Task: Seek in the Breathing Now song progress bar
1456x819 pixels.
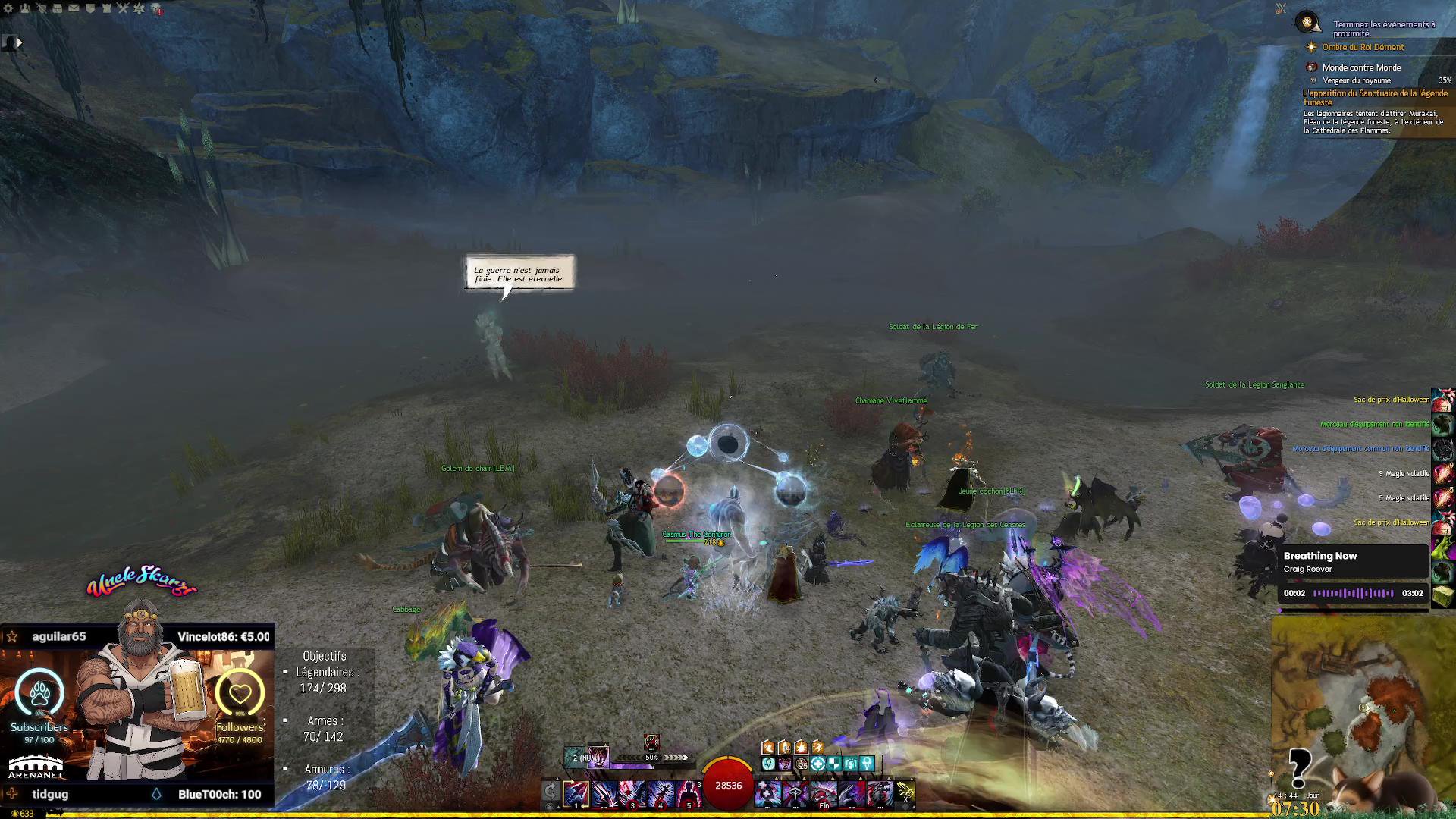Action: coord(1353,593)
